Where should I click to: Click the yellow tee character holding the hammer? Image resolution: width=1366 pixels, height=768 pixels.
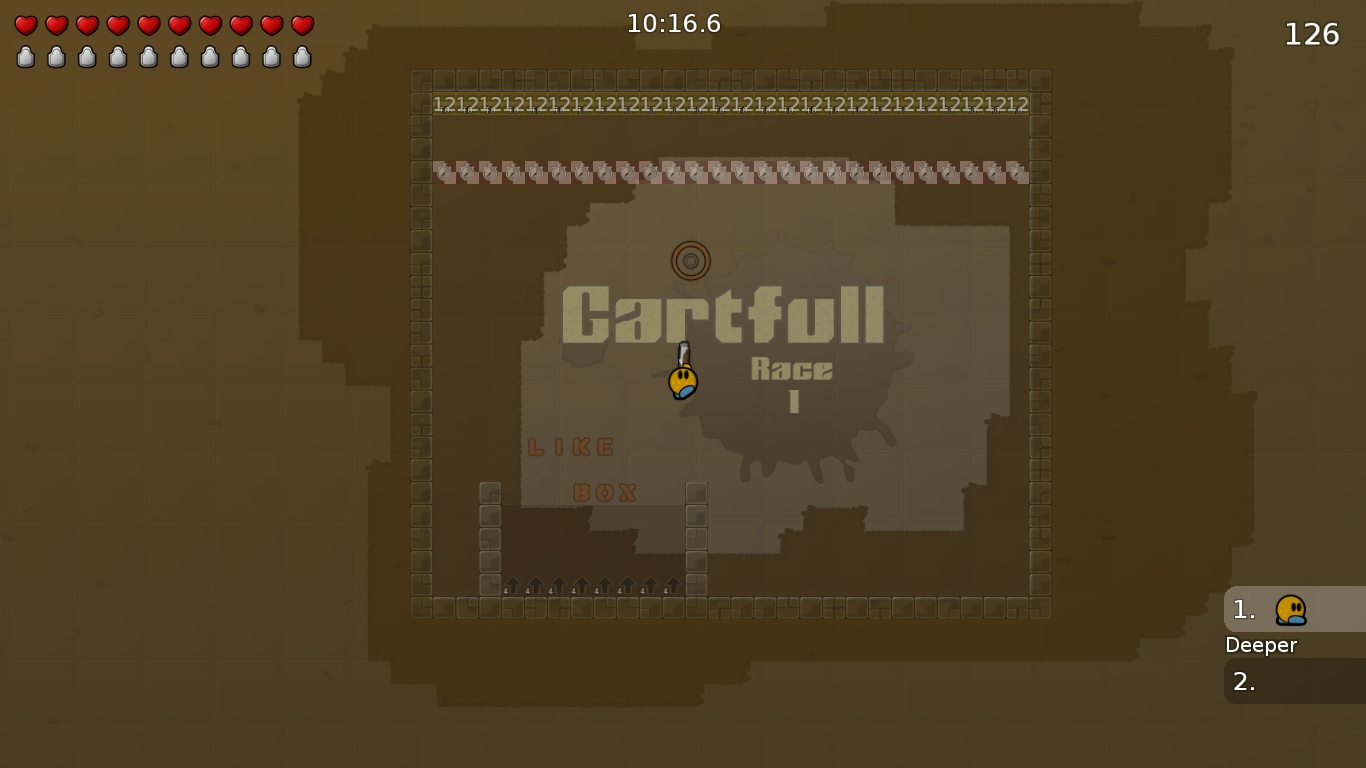(681, 382)
